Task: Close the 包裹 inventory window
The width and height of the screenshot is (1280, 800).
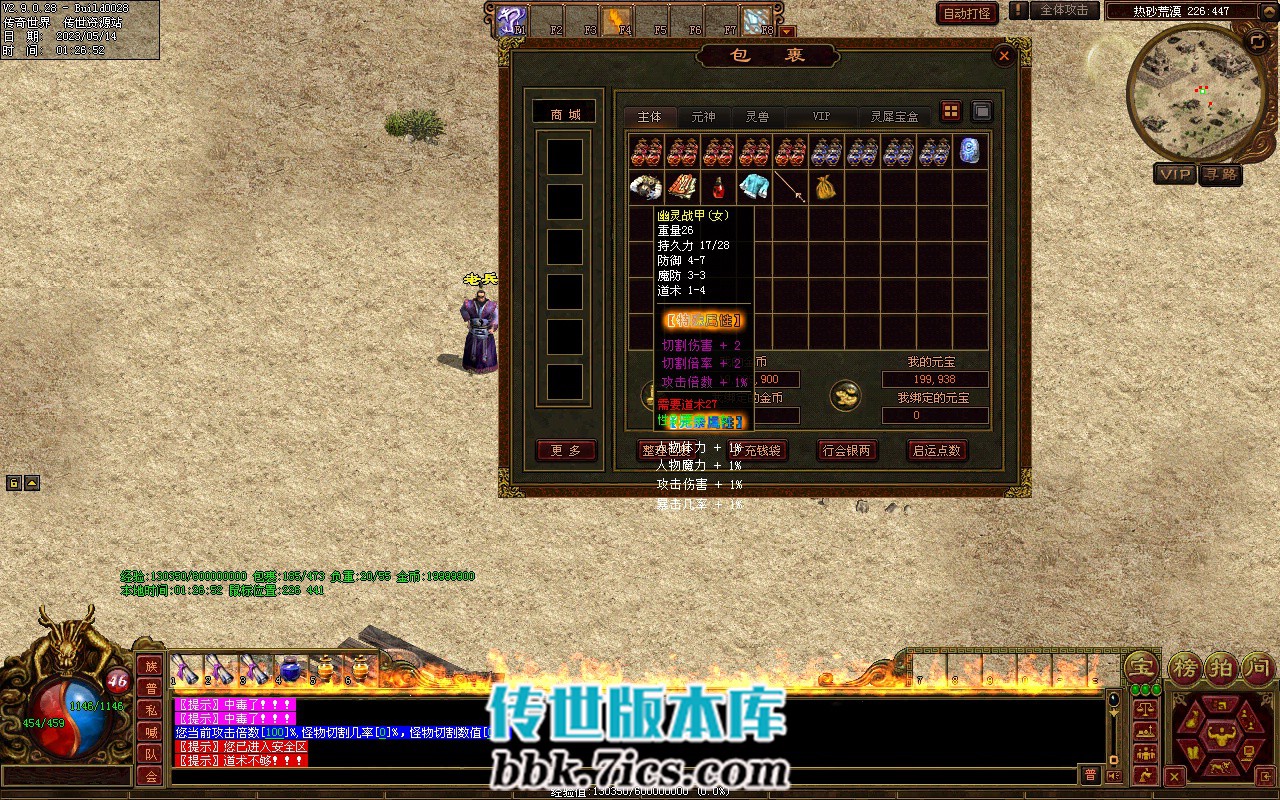Action: [1004, 56]
